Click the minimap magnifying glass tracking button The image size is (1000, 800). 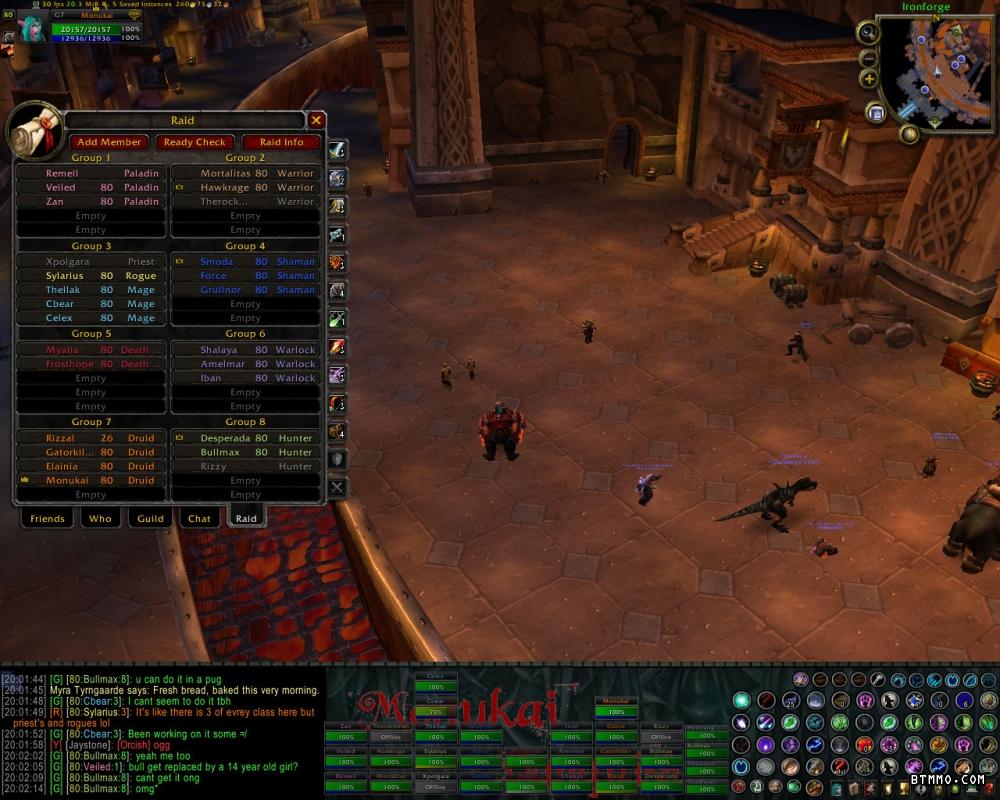pos(868,32)
